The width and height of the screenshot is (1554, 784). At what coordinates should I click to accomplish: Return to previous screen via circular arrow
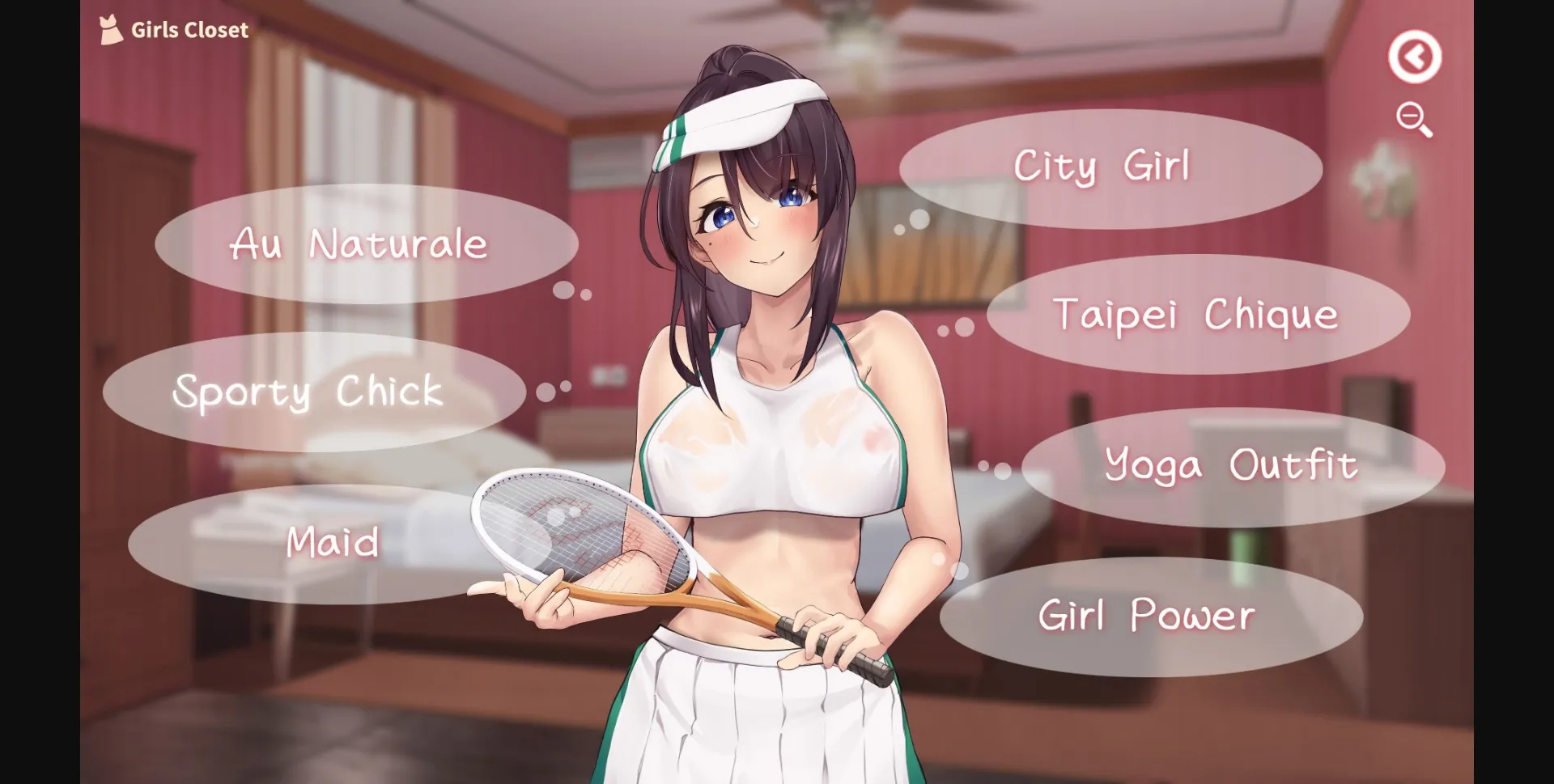(1415, 55)
